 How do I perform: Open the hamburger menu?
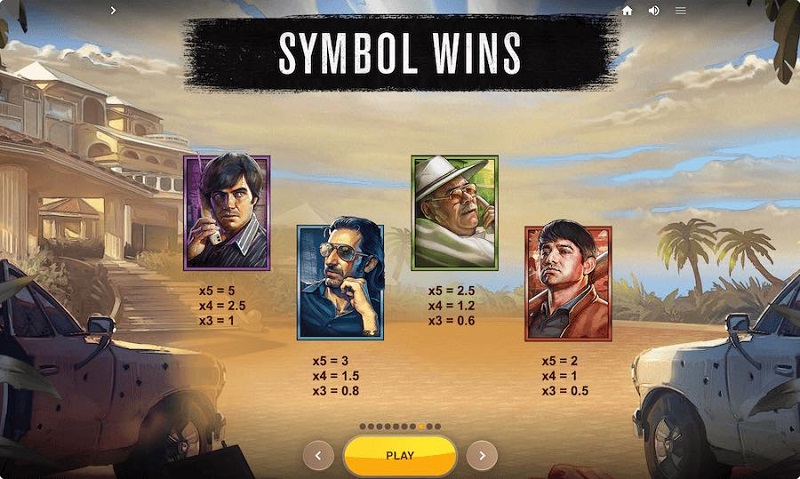(680, 10)
